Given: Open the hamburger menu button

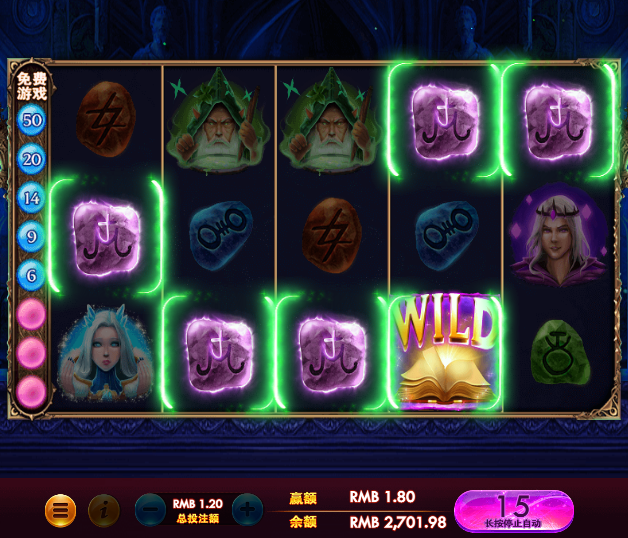Looking at the screenshot, I should (x=60, y=510).
